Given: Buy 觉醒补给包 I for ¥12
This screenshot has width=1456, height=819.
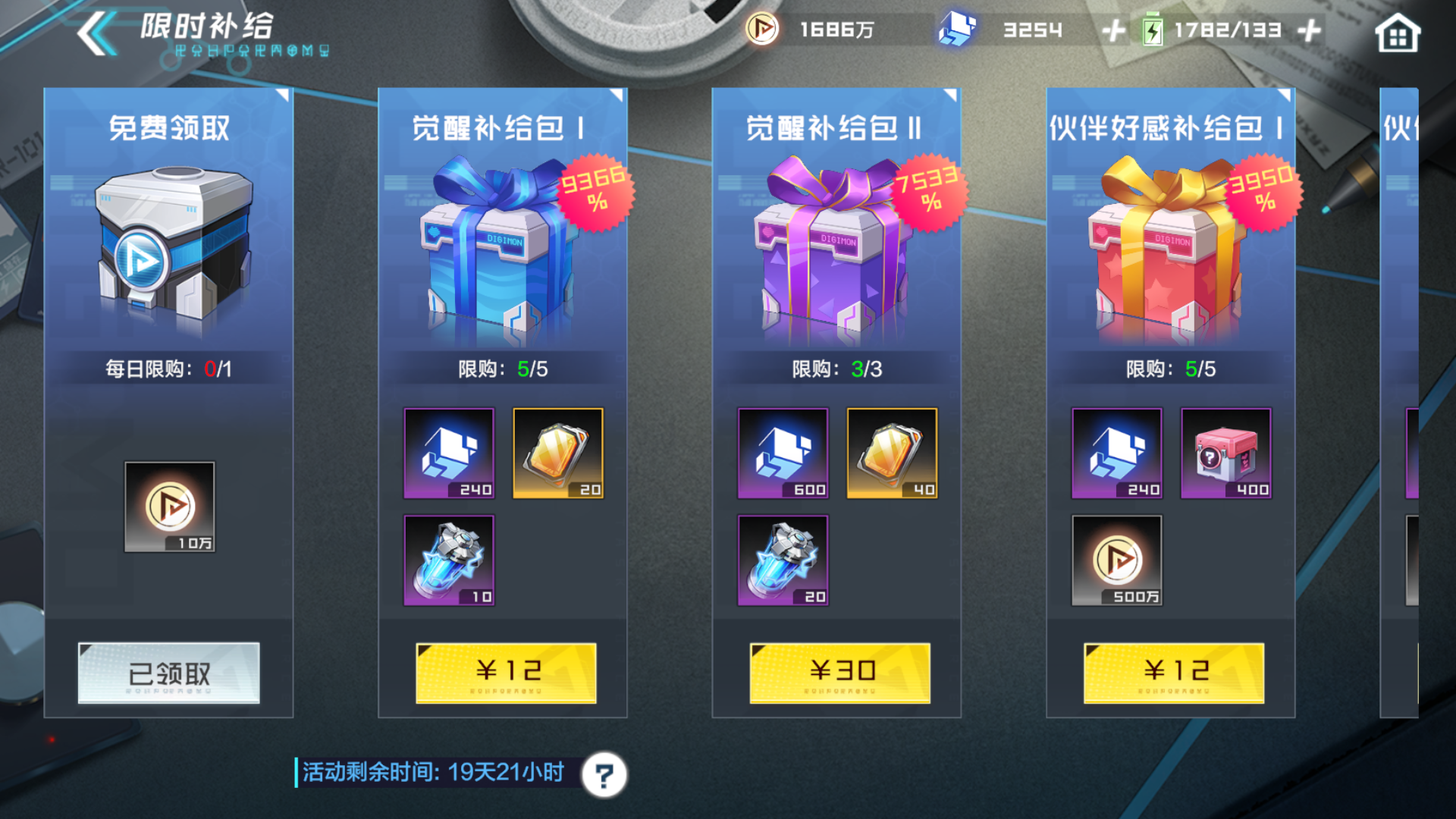Looking at the screenshot, I should pos(506,673).
